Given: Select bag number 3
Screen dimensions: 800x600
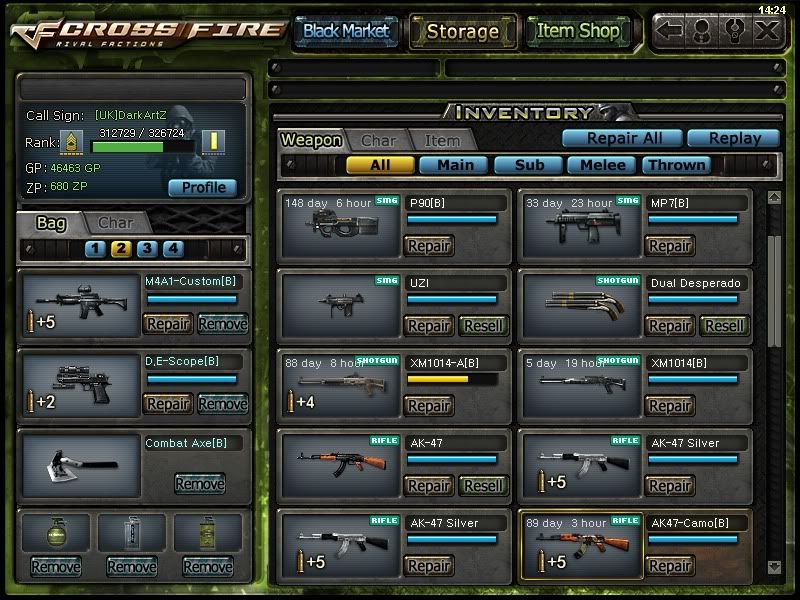Looking at the screenshot, I should tap(147, 249).
